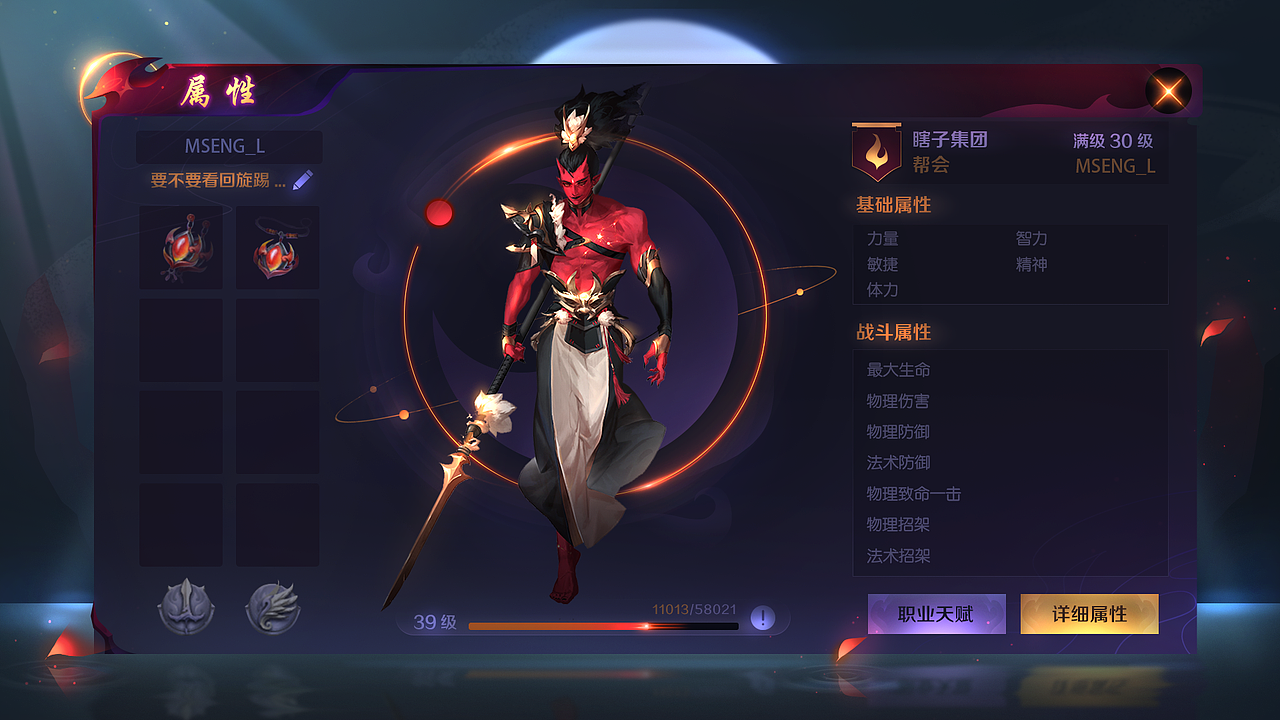The image size is (1280, 720).
Task: Click the wing medallion badge near bottom left
Action: pyautogui.click(x=277, y=607)
